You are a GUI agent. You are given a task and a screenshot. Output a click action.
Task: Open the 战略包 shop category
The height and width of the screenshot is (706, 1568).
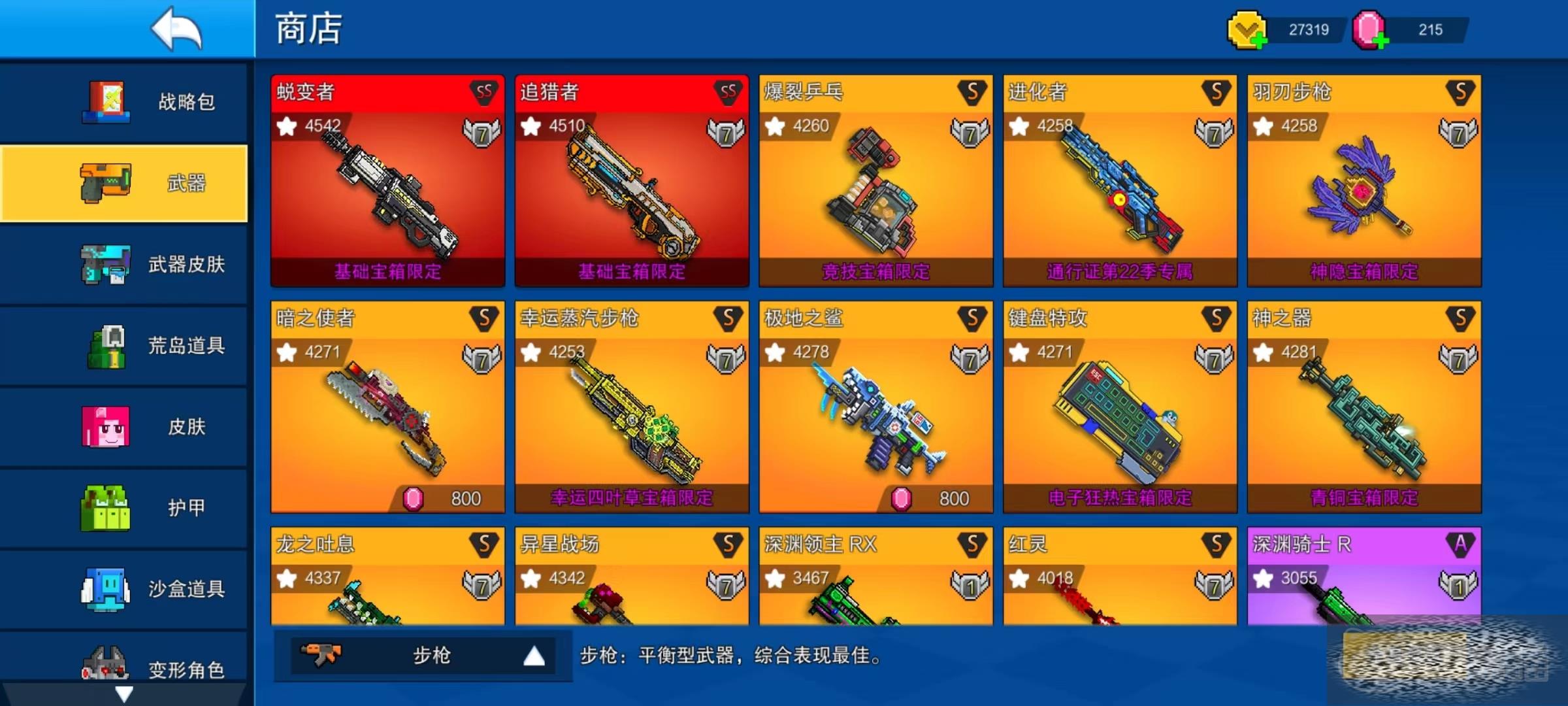124,102
